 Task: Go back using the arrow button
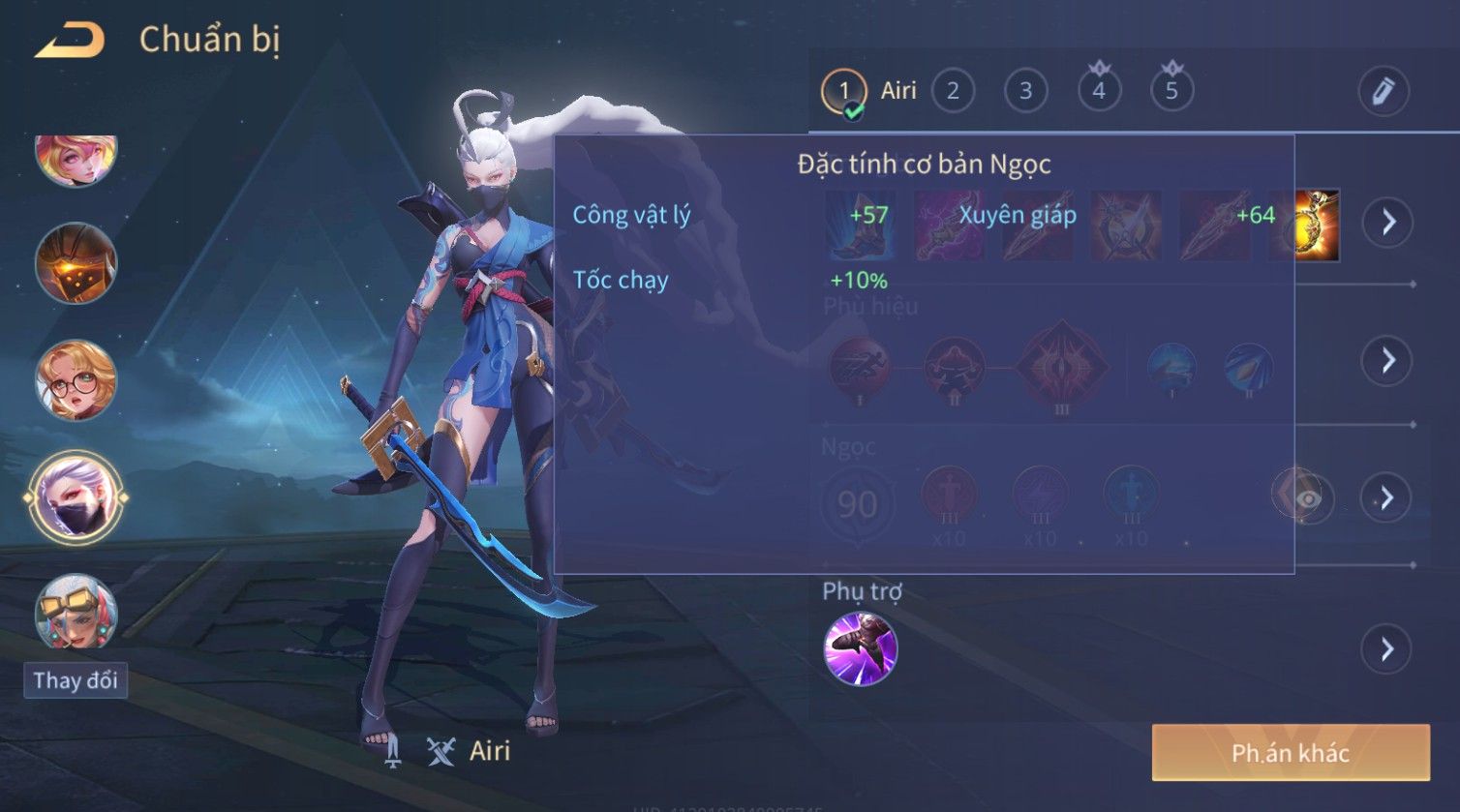(70, 41)
